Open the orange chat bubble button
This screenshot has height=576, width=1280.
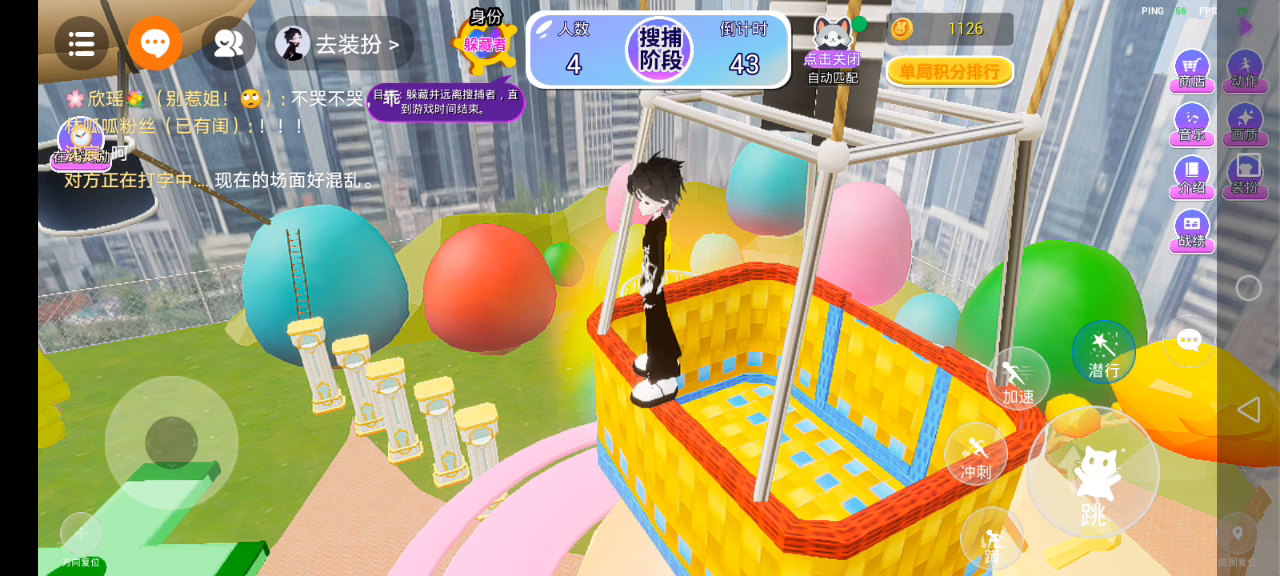point(155,43)
